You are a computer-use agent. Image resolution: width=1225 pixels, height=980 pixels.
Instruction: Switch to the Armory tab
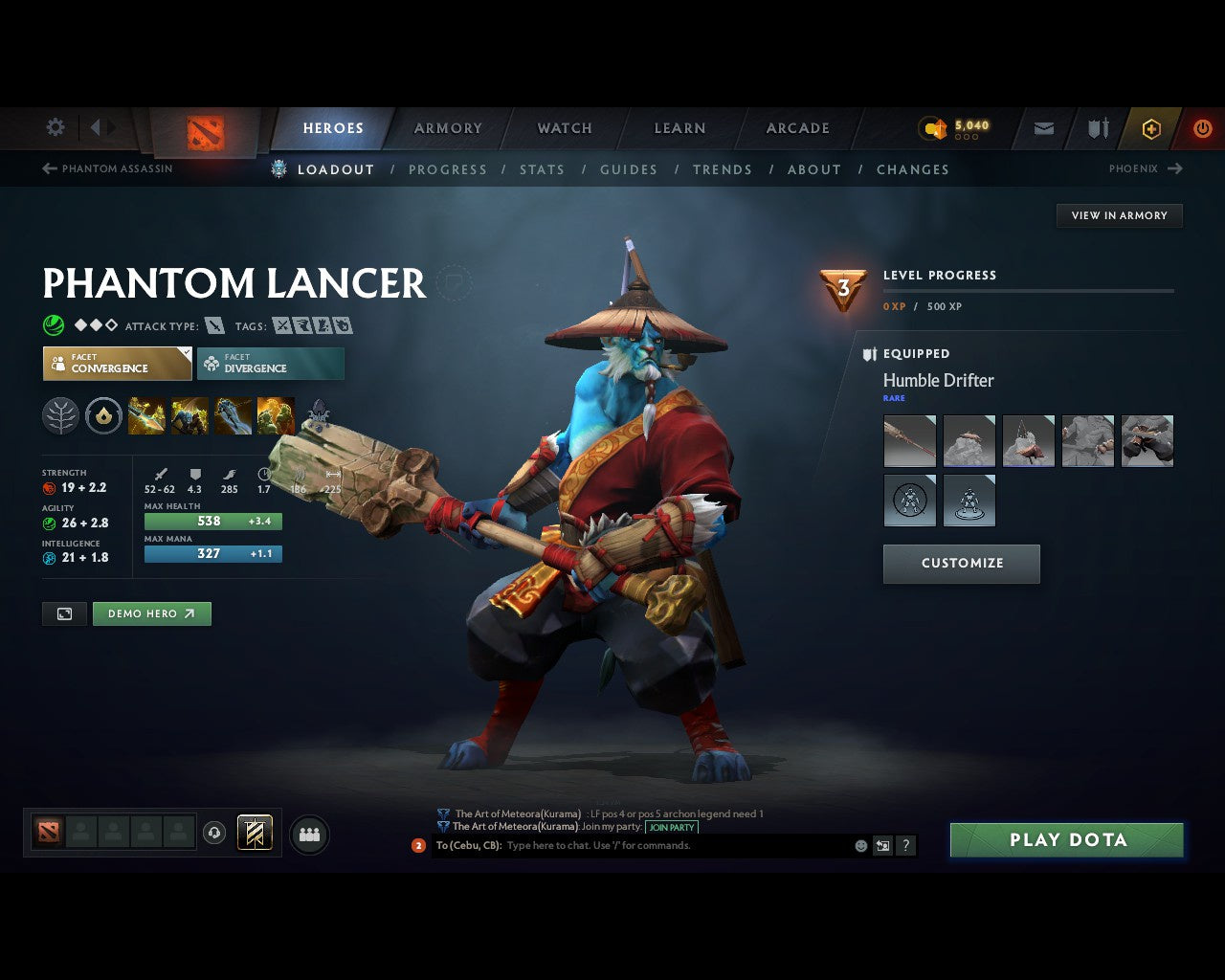click(448, 128)
